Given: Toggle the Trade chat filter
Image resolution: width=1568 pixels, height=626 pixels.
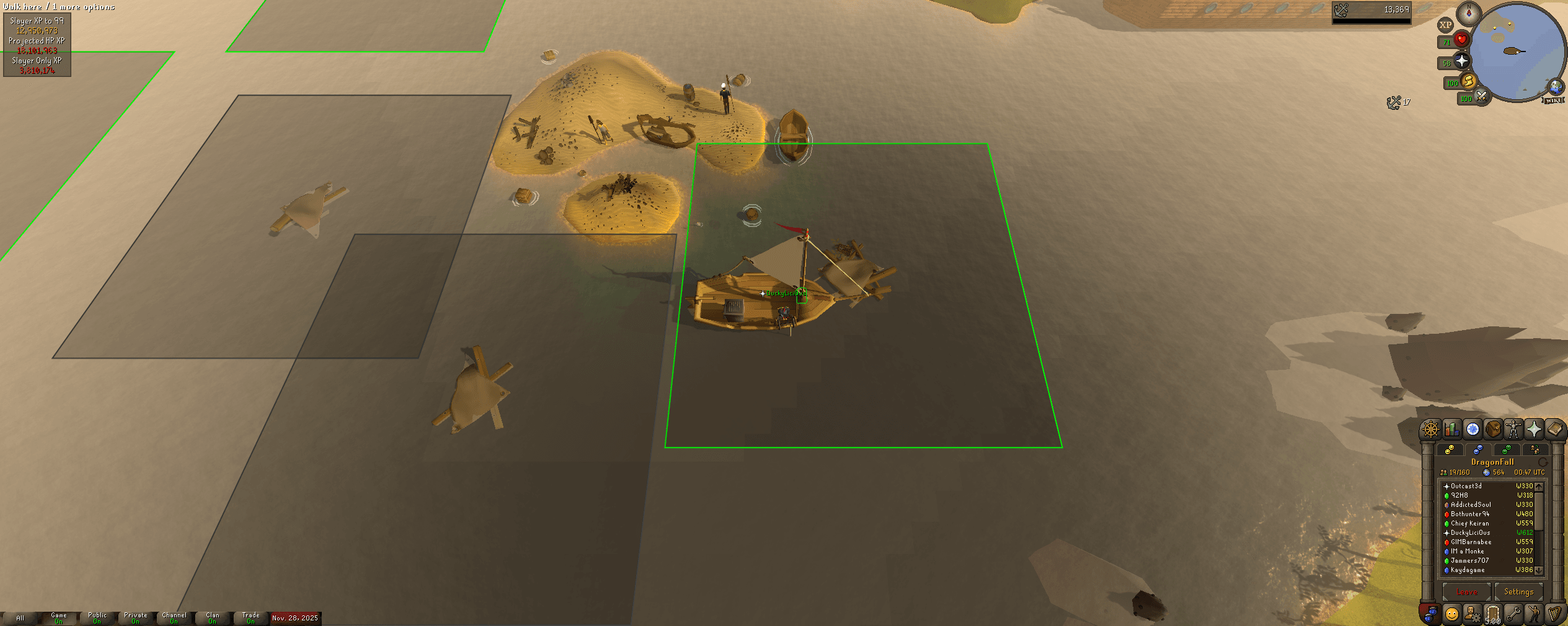Looking at the screenshot, I should tap(250, 617).
